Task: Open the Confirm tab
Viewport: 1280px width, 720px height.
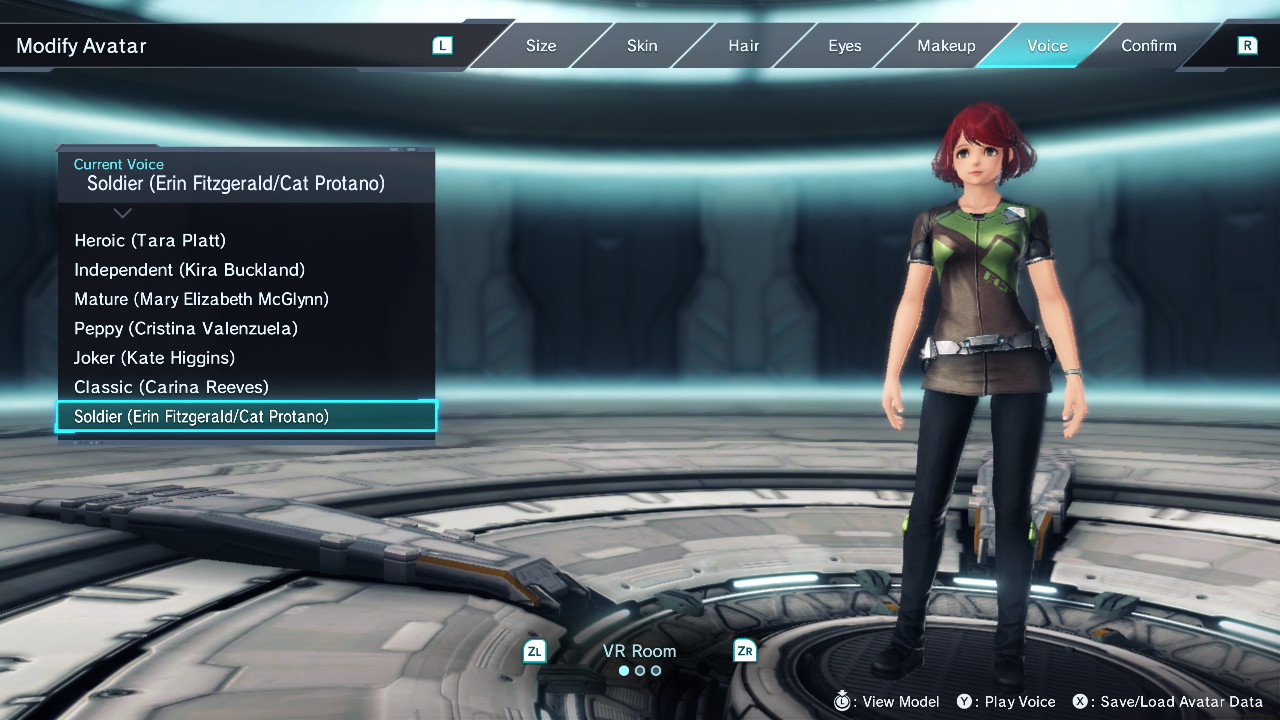Action: click(x=1148, y=46)
